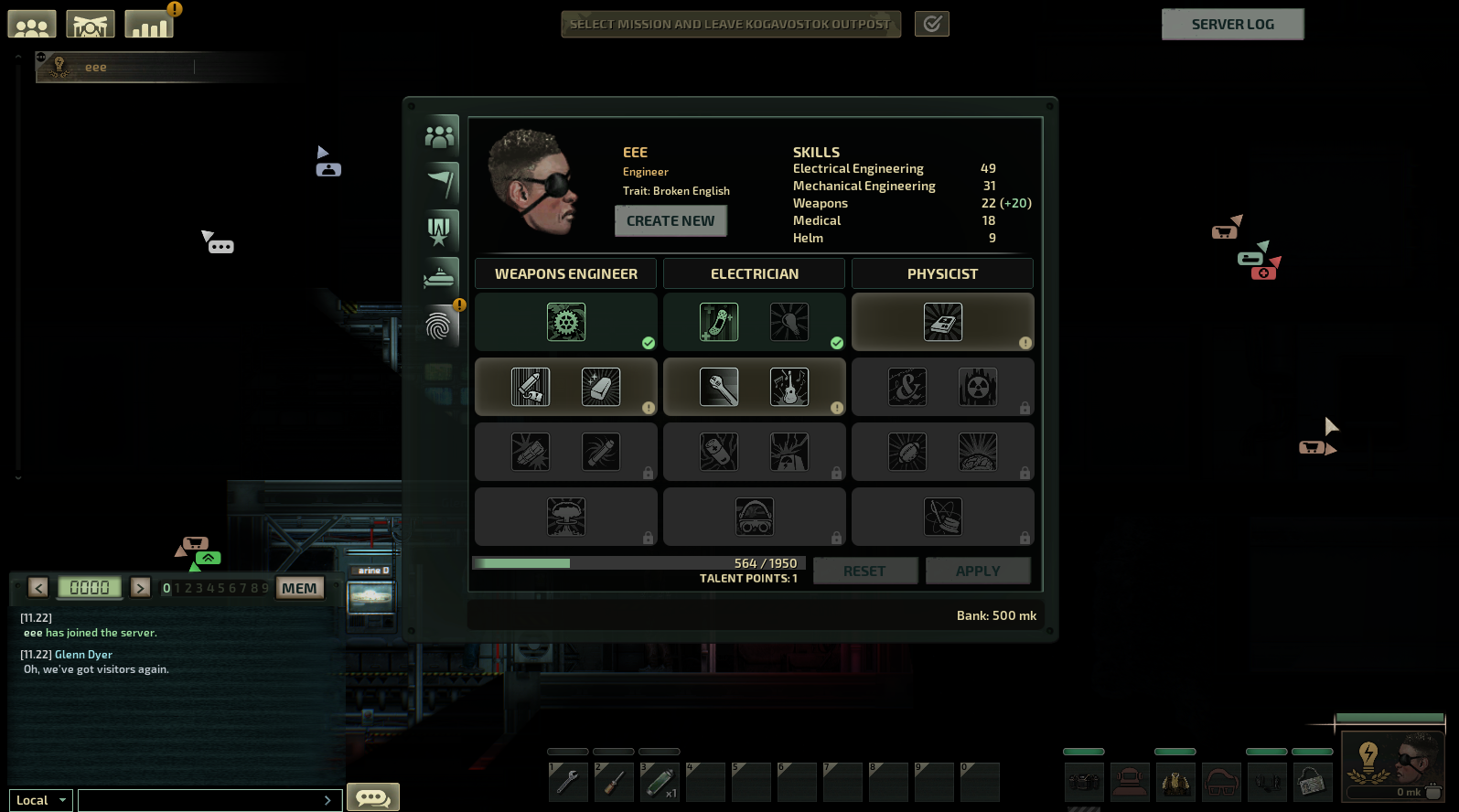Open the fingerprint talents side tab

(440, 326)
